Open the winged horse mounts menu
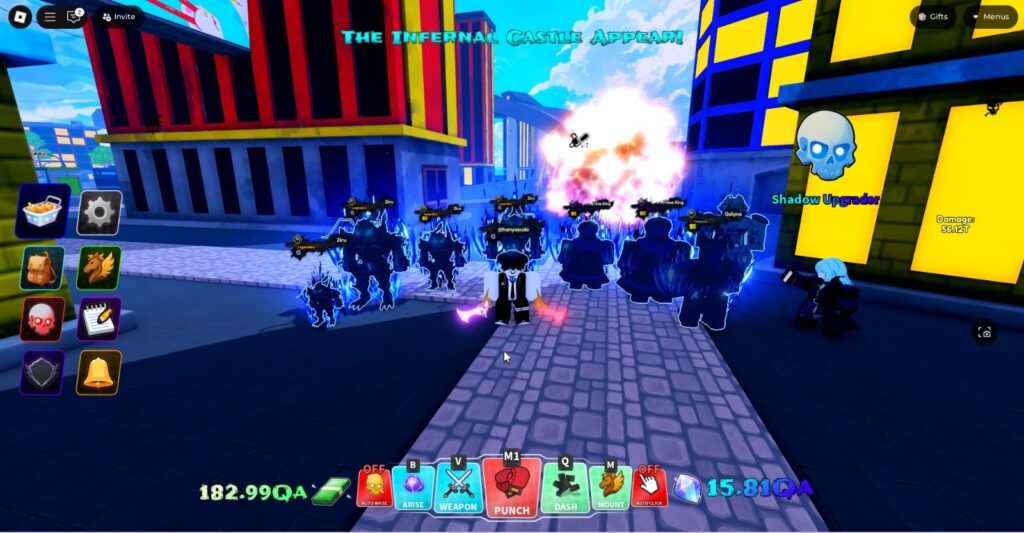This screenshot has width=1024, height=533. click(x=100, y=267)
